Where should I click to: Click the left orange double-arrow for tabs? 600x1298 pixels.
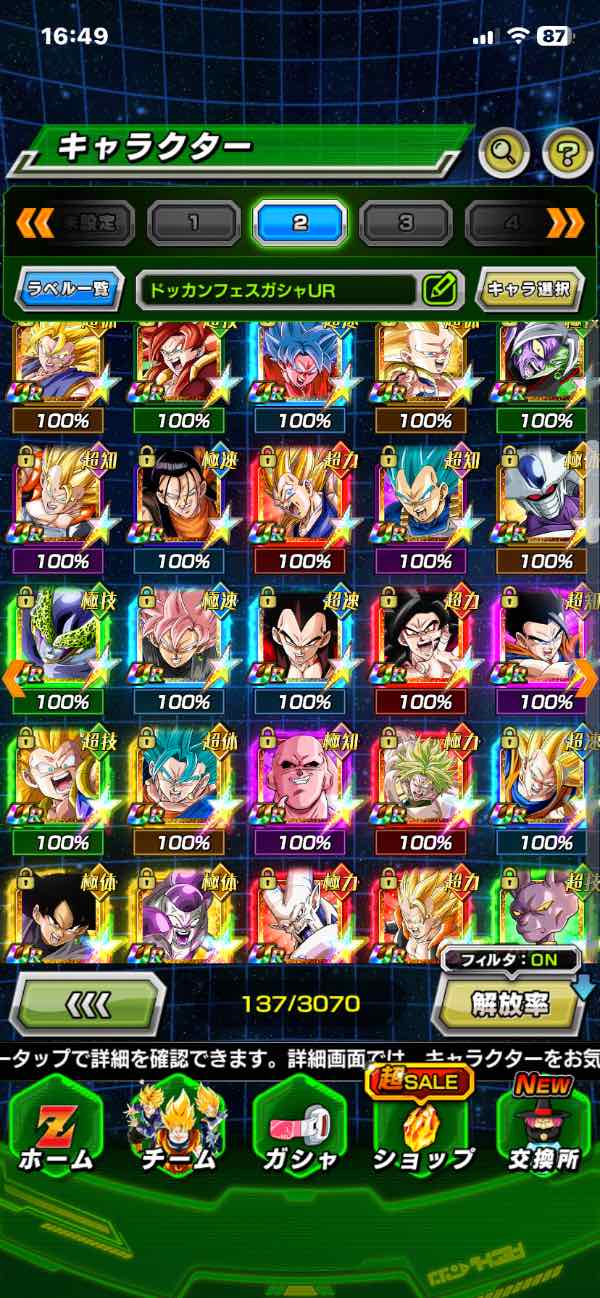[35, 222]
